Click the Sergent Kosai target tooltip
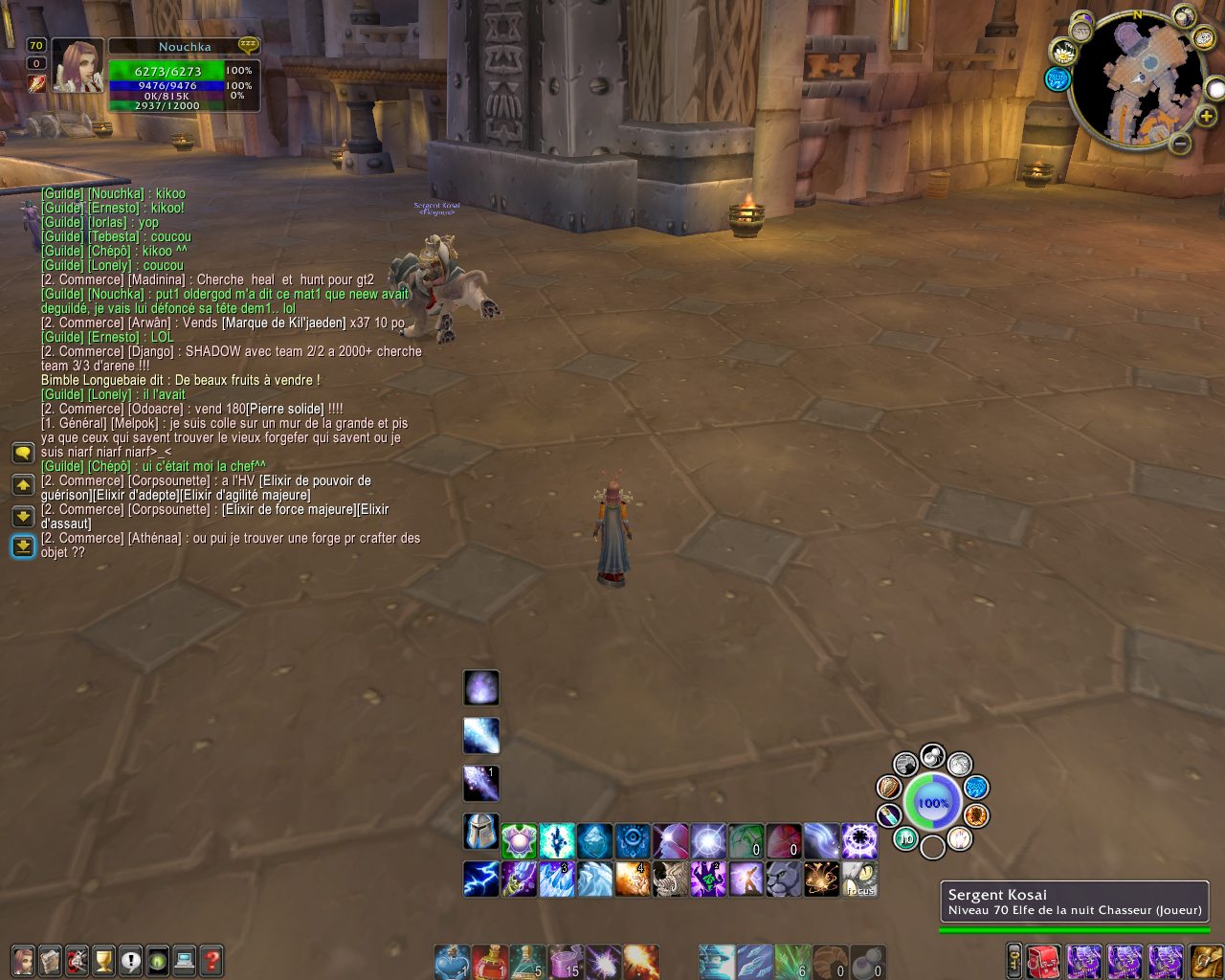1225x980 pixels. 1074,902
